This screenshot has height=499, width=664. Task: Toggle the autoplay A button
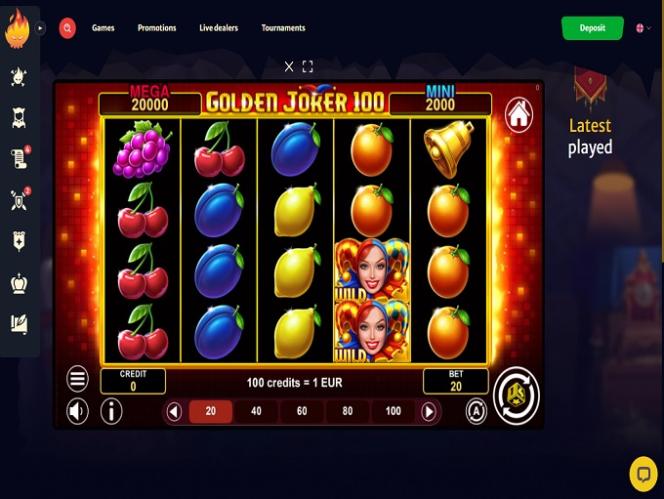476,411
